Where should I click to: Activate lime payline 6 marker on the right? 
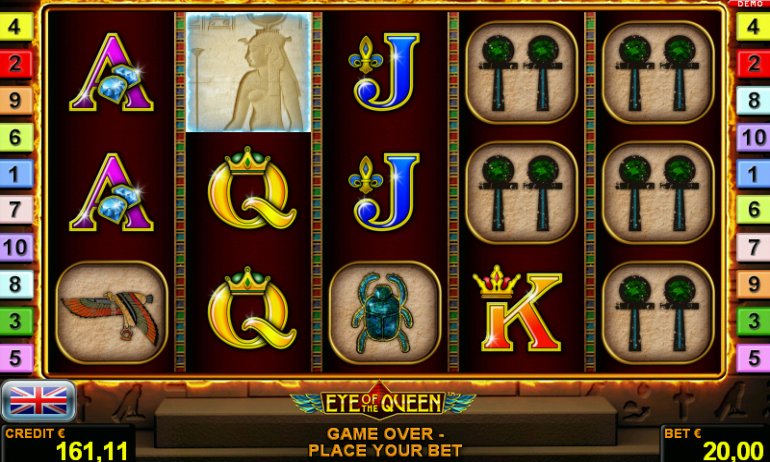click(752, 210)
